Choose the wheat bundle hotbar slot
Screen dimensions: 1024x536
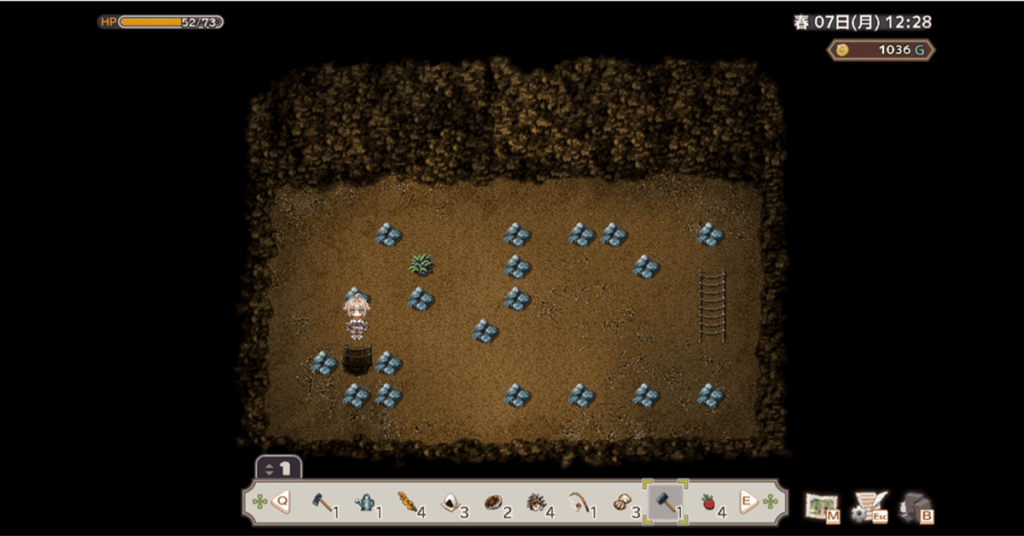408,502
